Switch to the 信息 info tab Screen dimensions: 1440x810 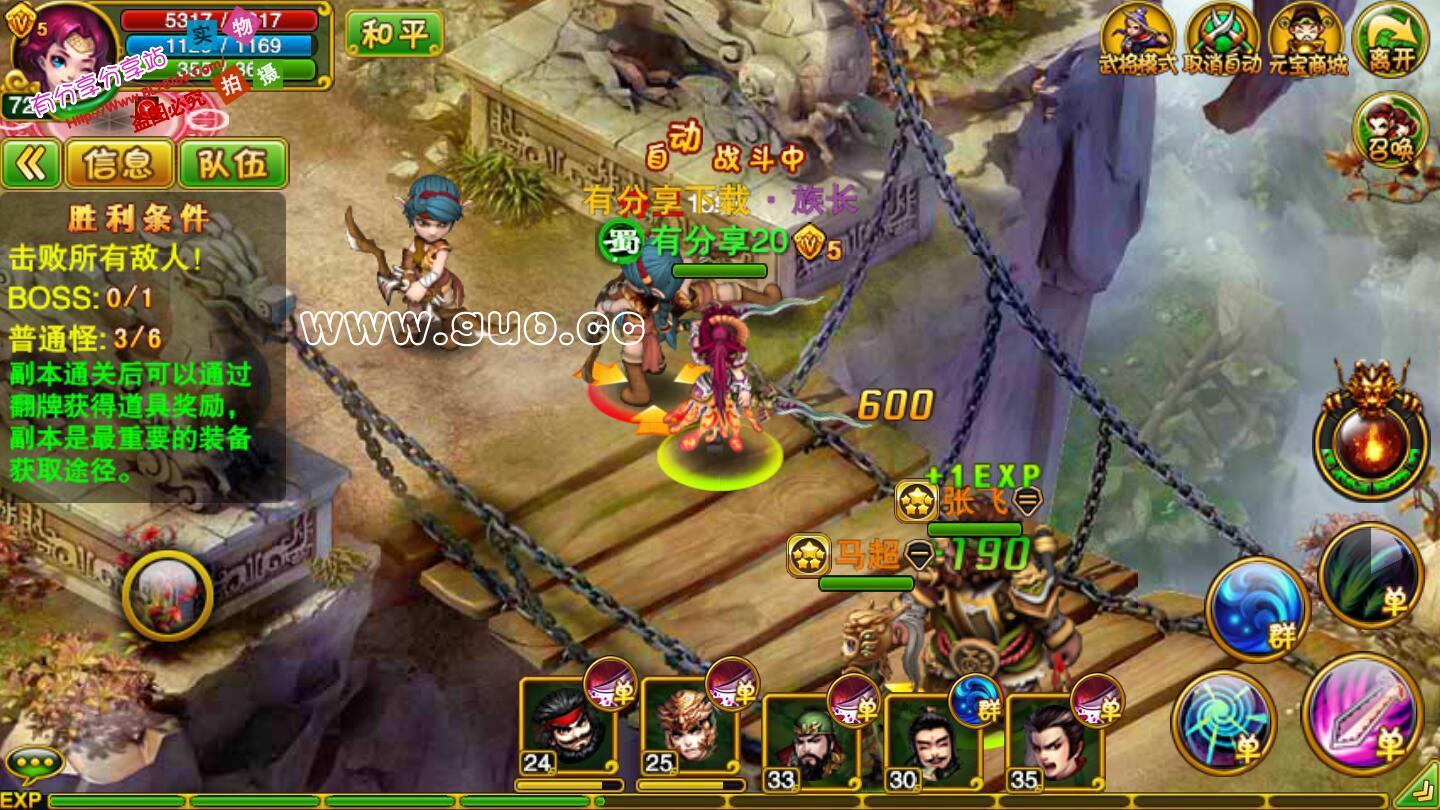[x=119, y=164]
